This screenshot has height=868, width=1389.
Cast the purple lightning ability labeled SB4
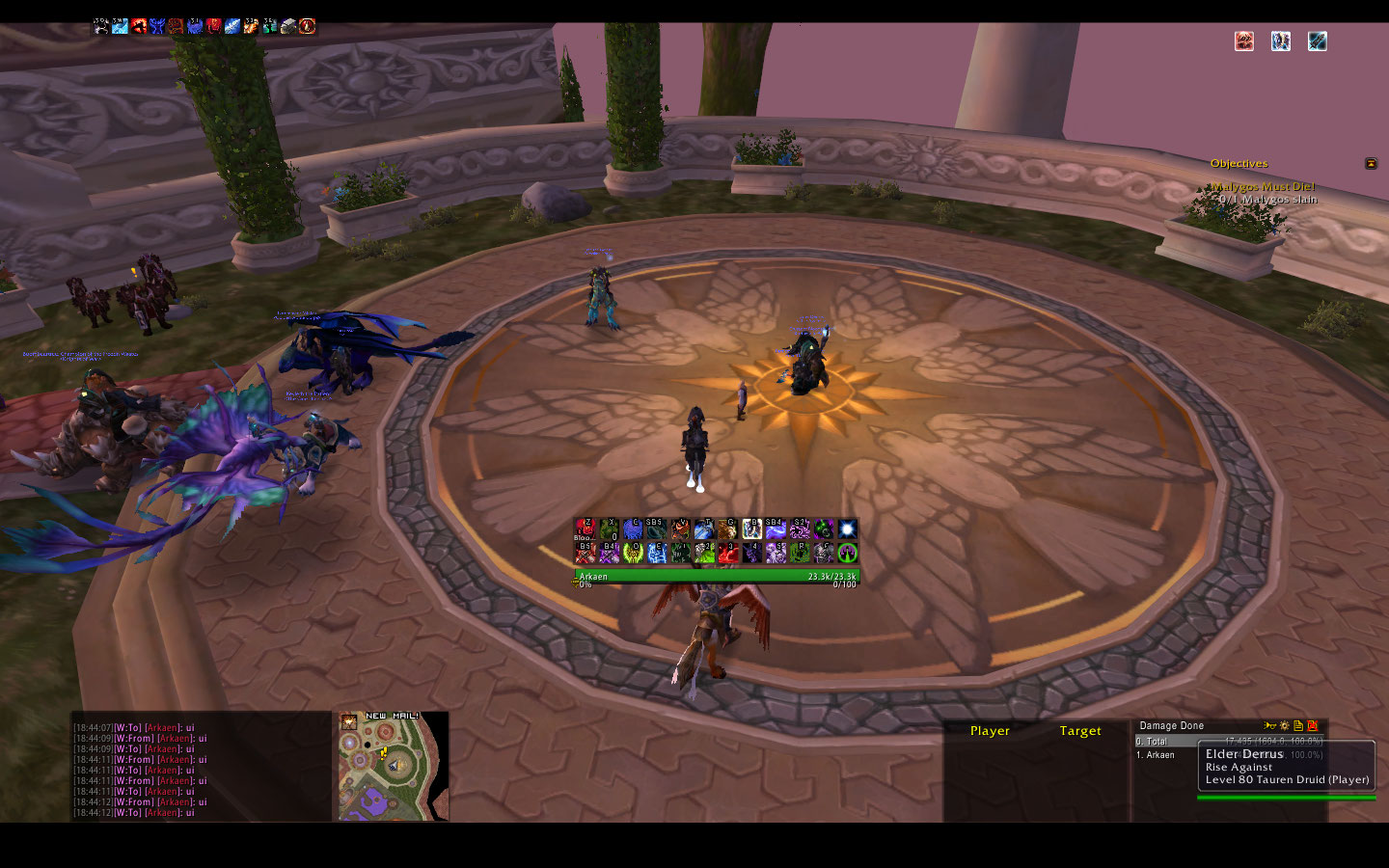point(776,529)
